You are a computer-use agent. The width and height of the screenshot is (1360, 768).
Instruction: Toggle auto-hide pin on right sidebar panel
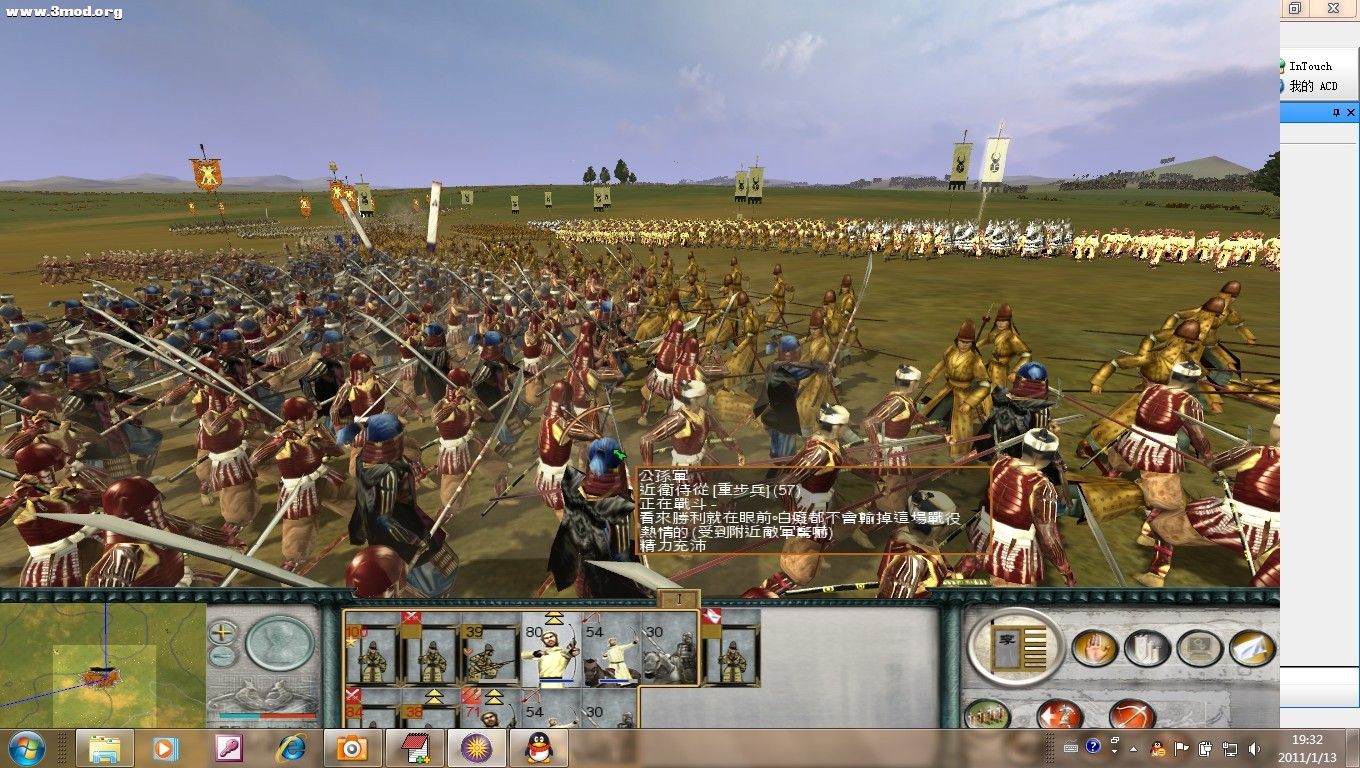point(1337,112)
